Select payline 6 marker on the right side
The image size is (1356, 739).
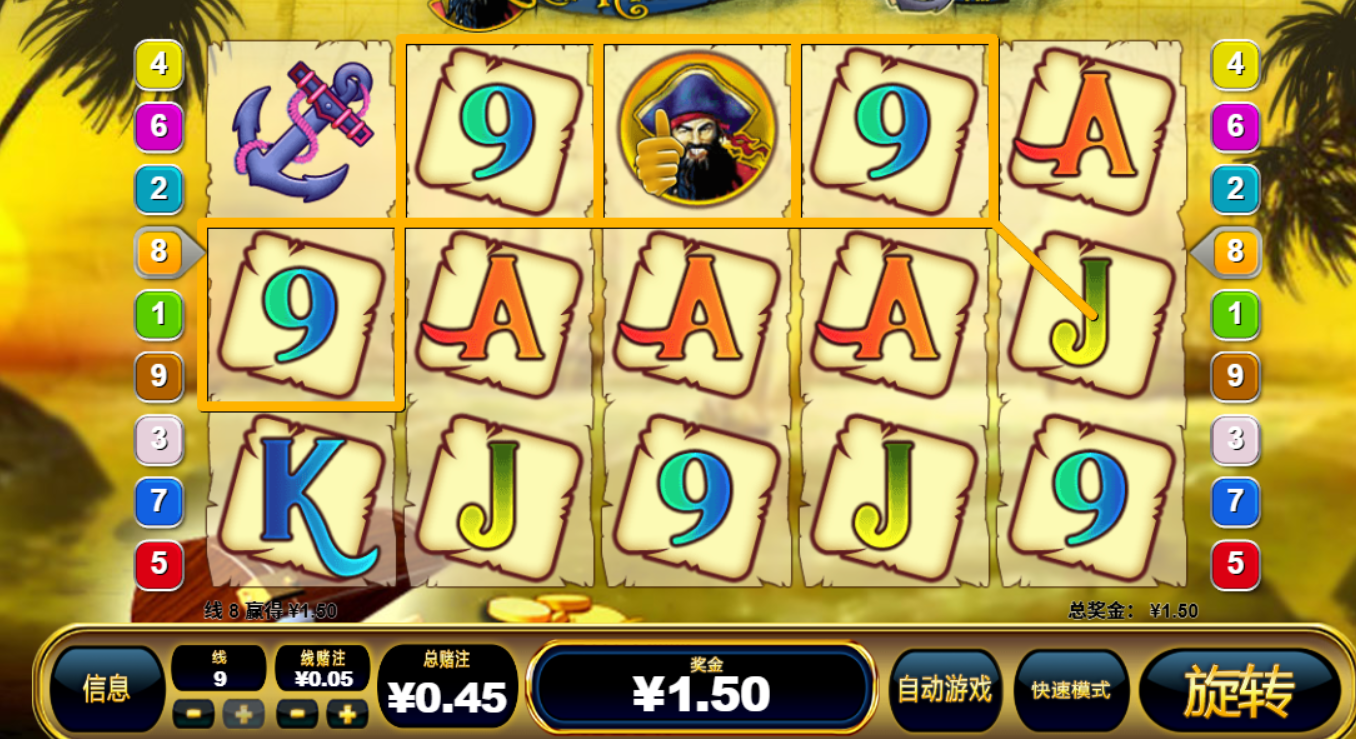coord(1235,127)
